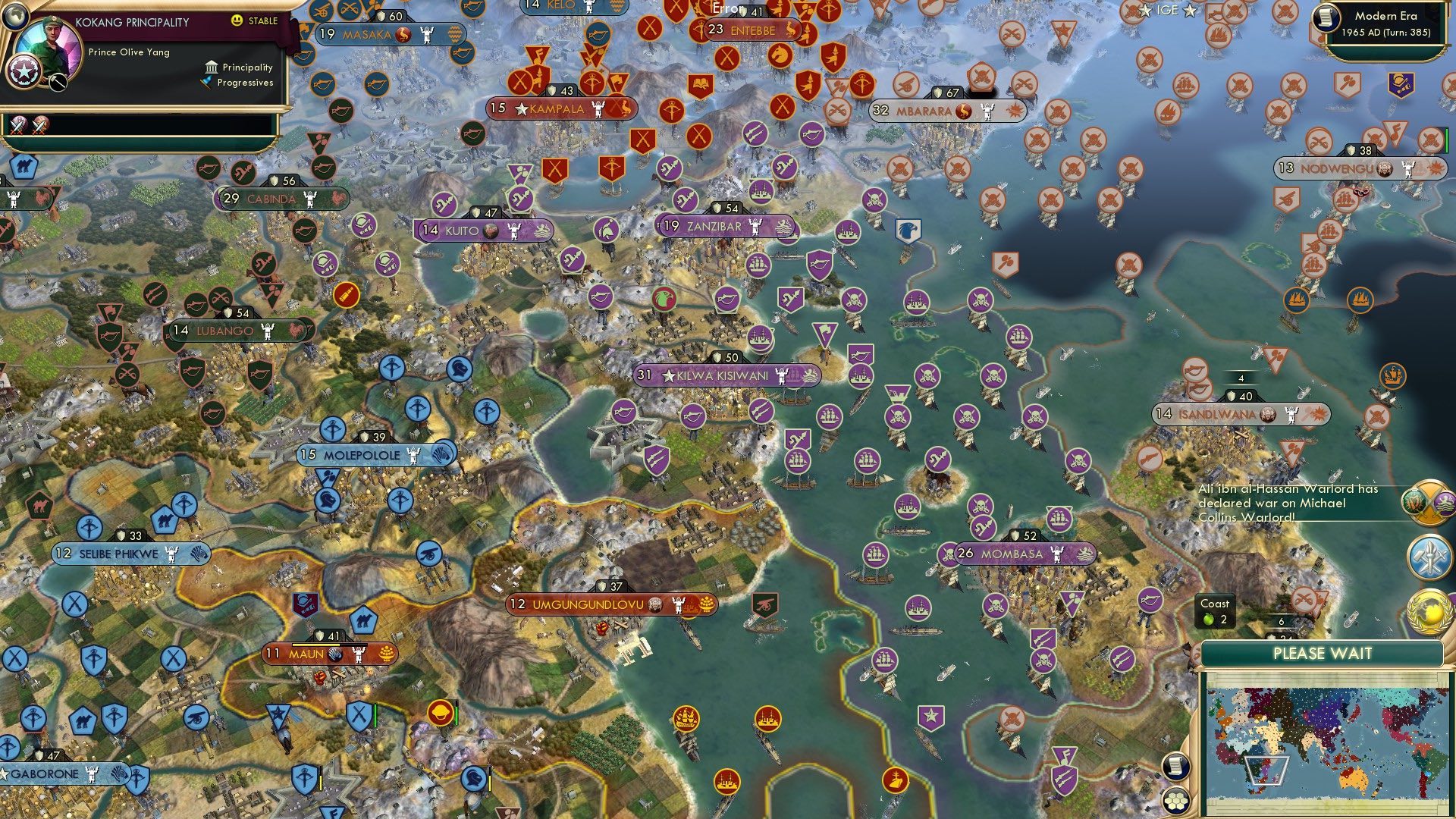The width and height of the screenshot is (1456, 819).
Task: Click the PLEASE WAIT banner
Action: pos(1323,653)
